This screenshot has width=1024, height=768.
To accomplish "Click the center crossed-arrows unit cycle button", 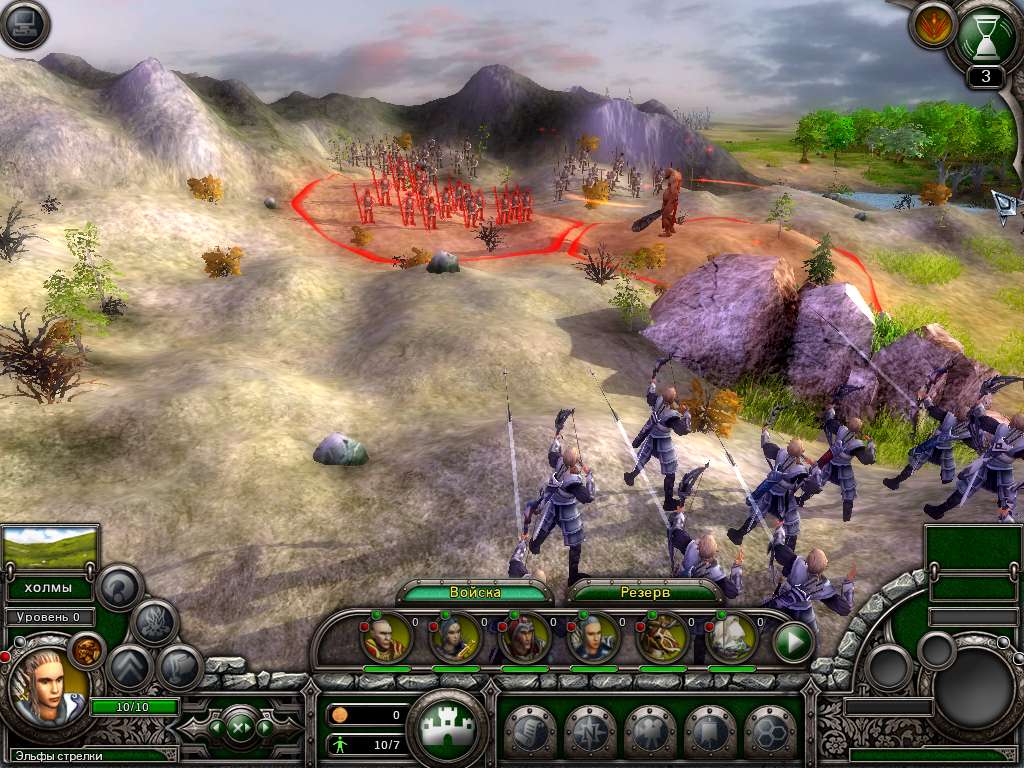I will click(240, 727).
